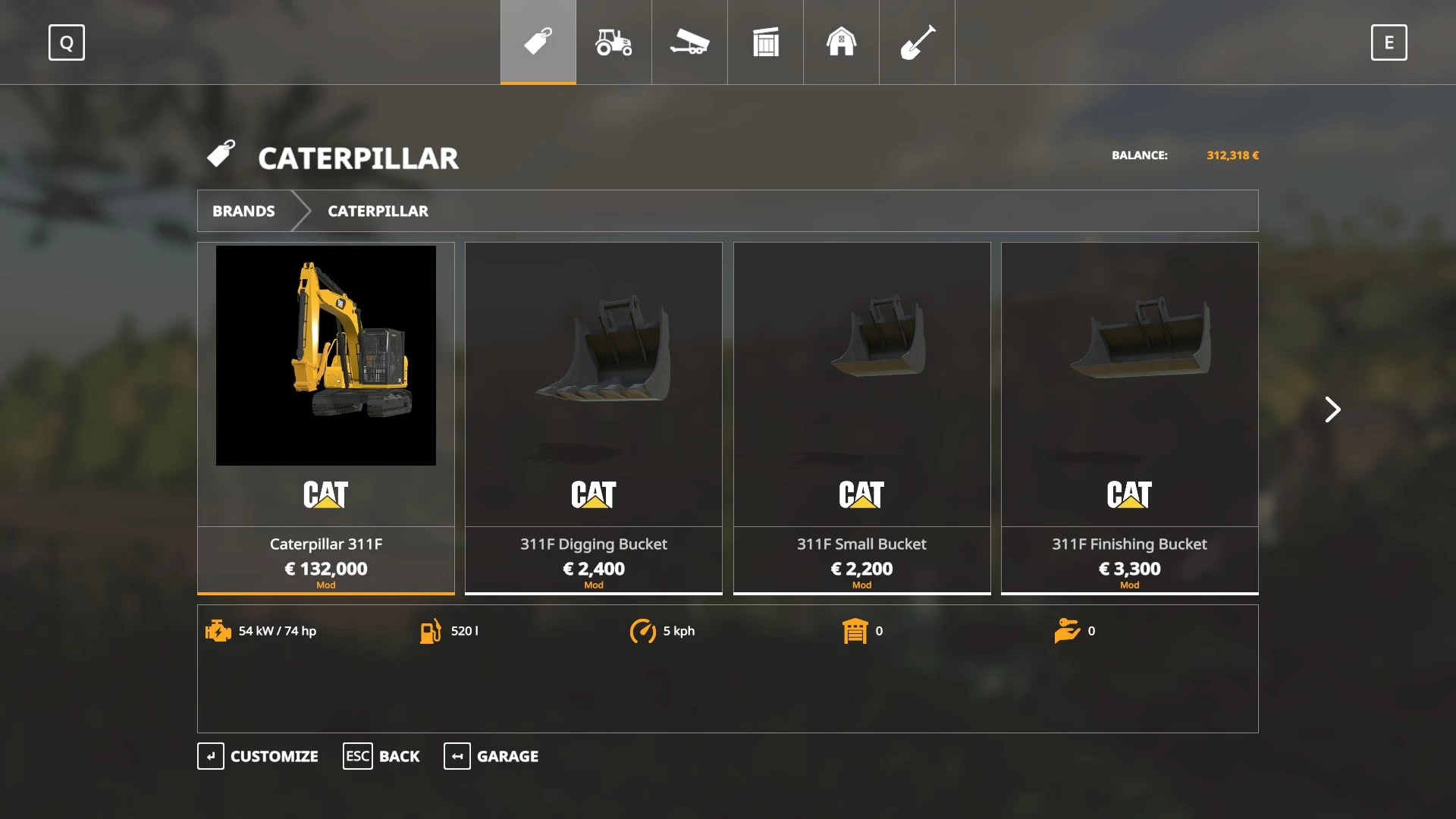
Task: Choose the 311F Digging Bucket item
Action: pos(594,417)
